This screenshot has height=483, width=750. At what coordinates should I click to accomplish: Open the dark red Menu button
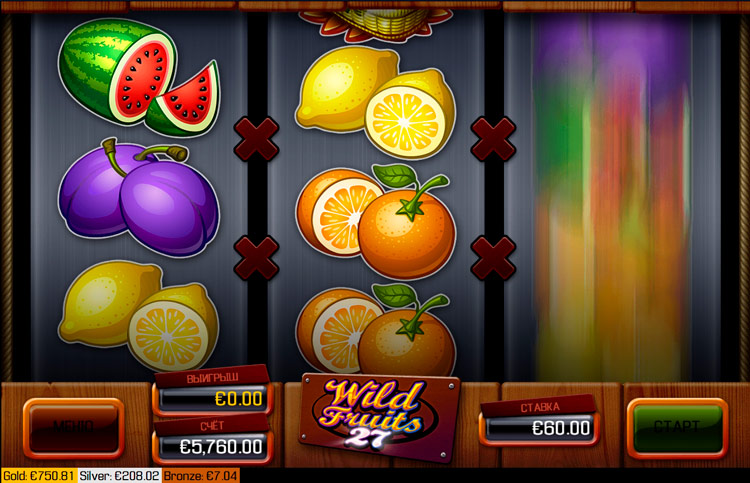(x=73, y=427)
